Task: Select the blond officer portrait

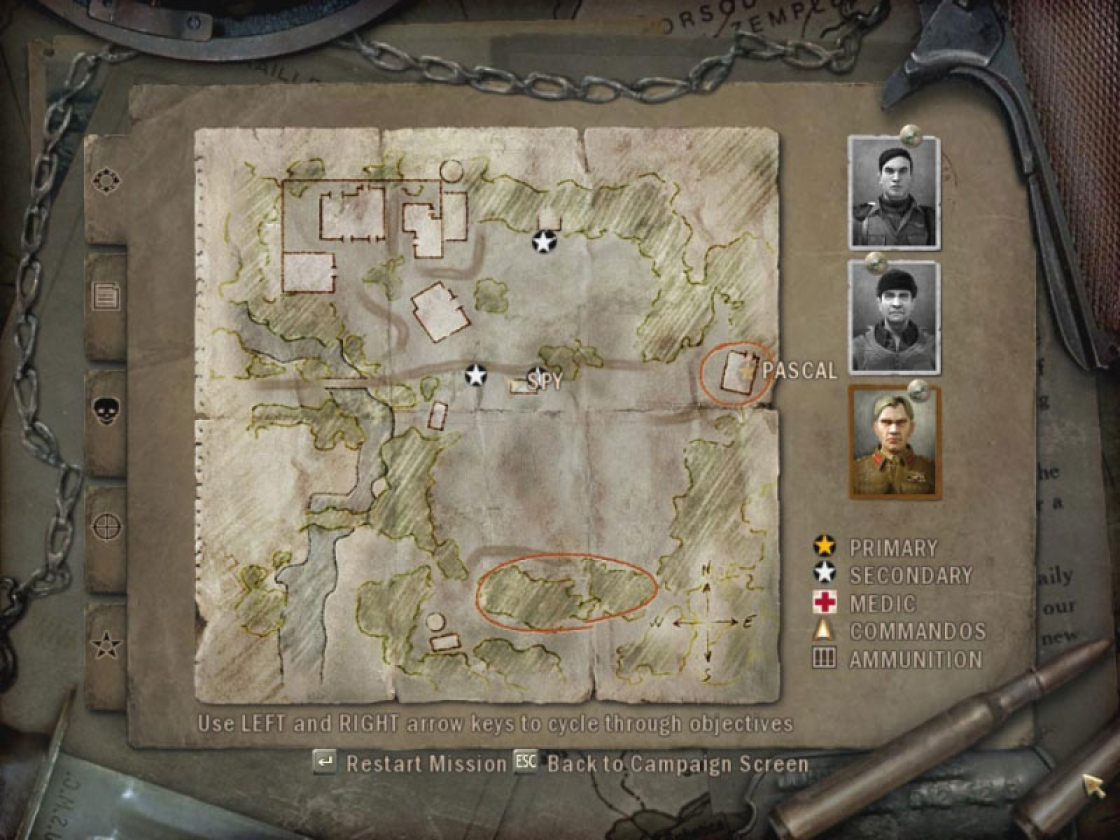Action: 894,442
